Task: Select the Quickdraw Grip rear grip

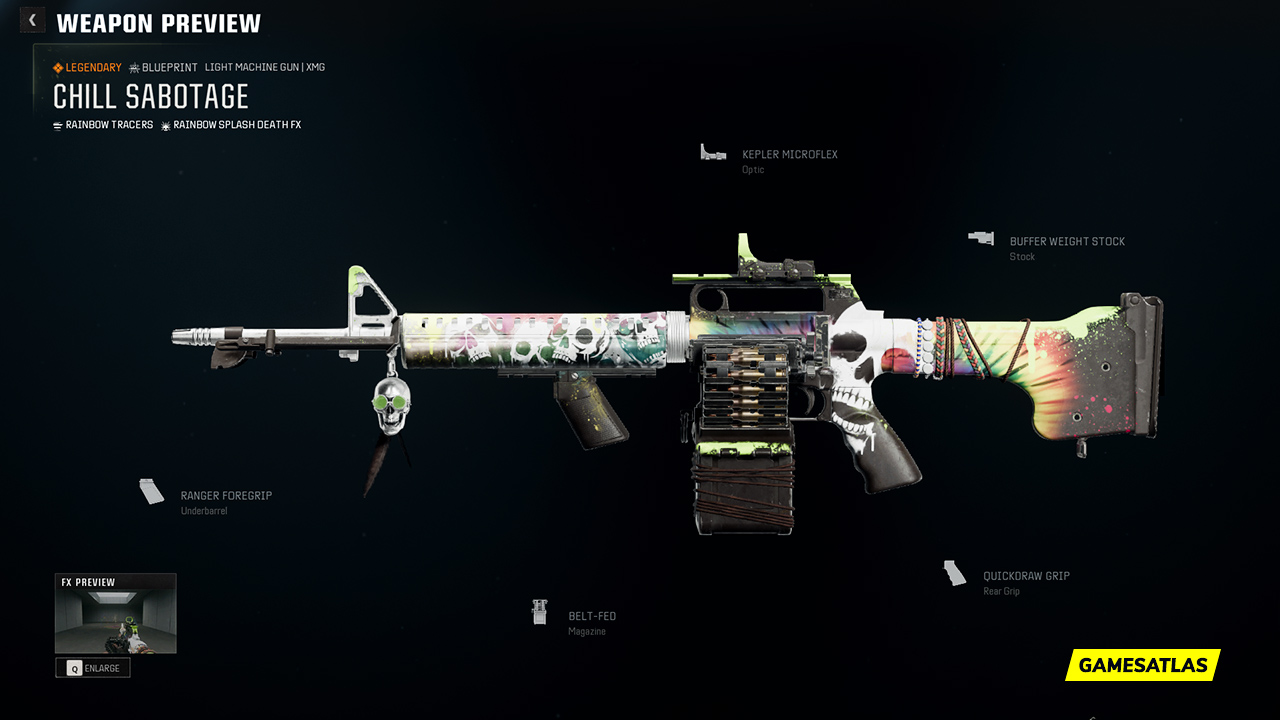Action: pyautogui.click(x=1025, y=576)
